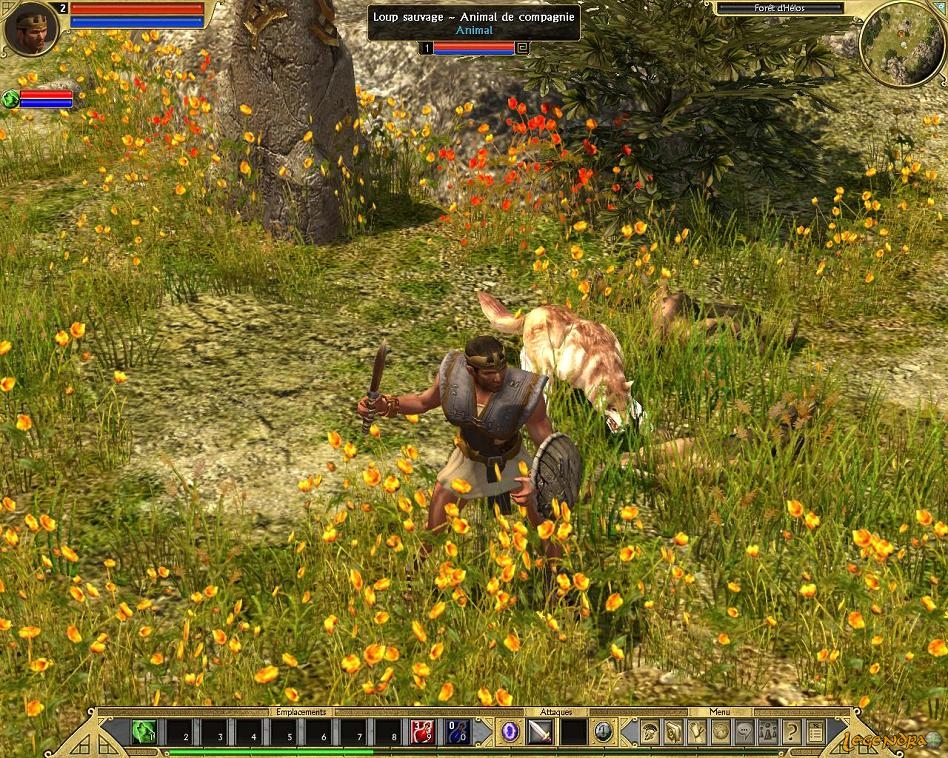
Task: Open the main menu list icon
Action: tap(815, 733)
